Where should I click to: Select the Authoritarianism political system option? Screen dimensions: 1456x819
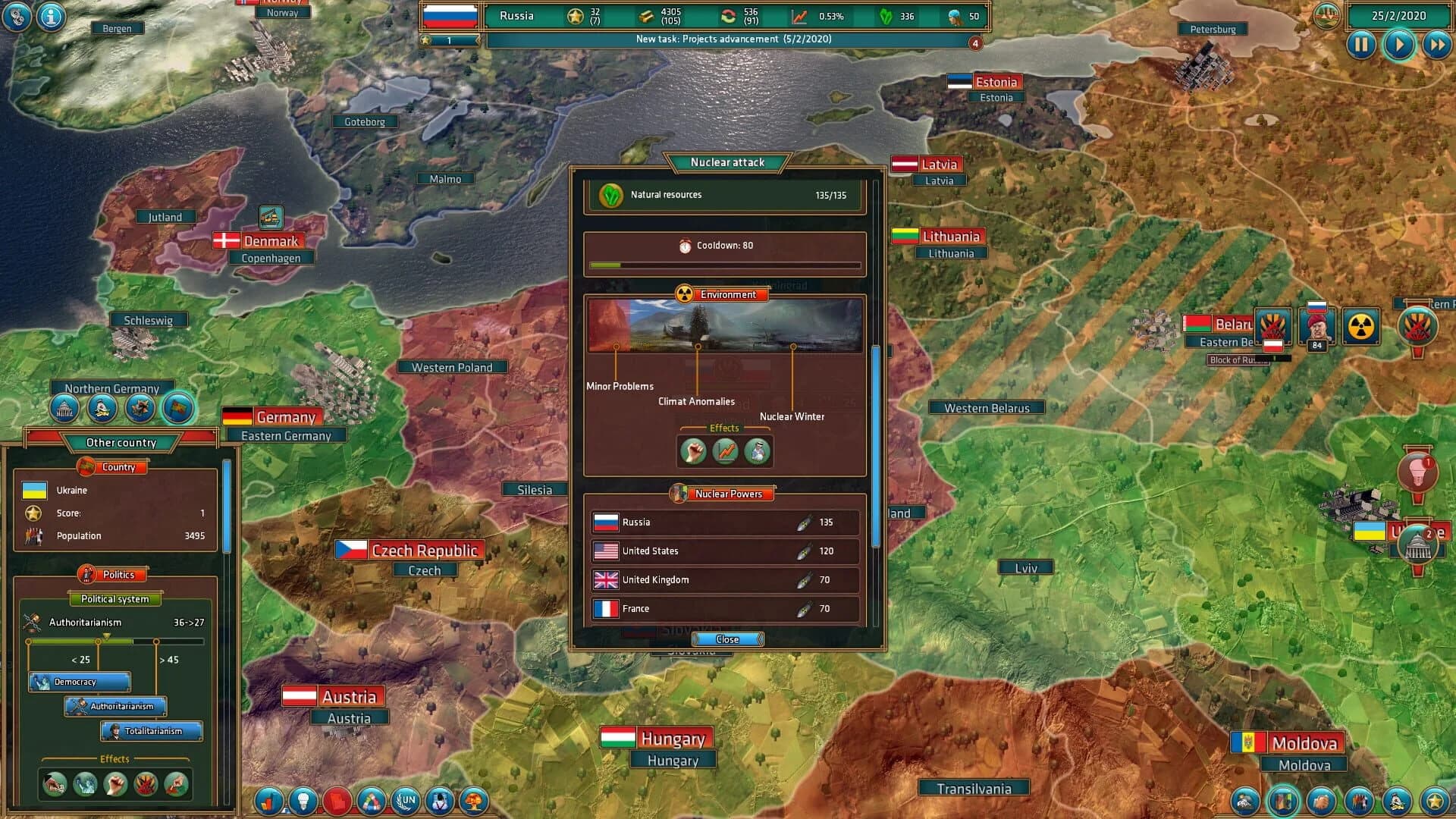pos(115,706)
